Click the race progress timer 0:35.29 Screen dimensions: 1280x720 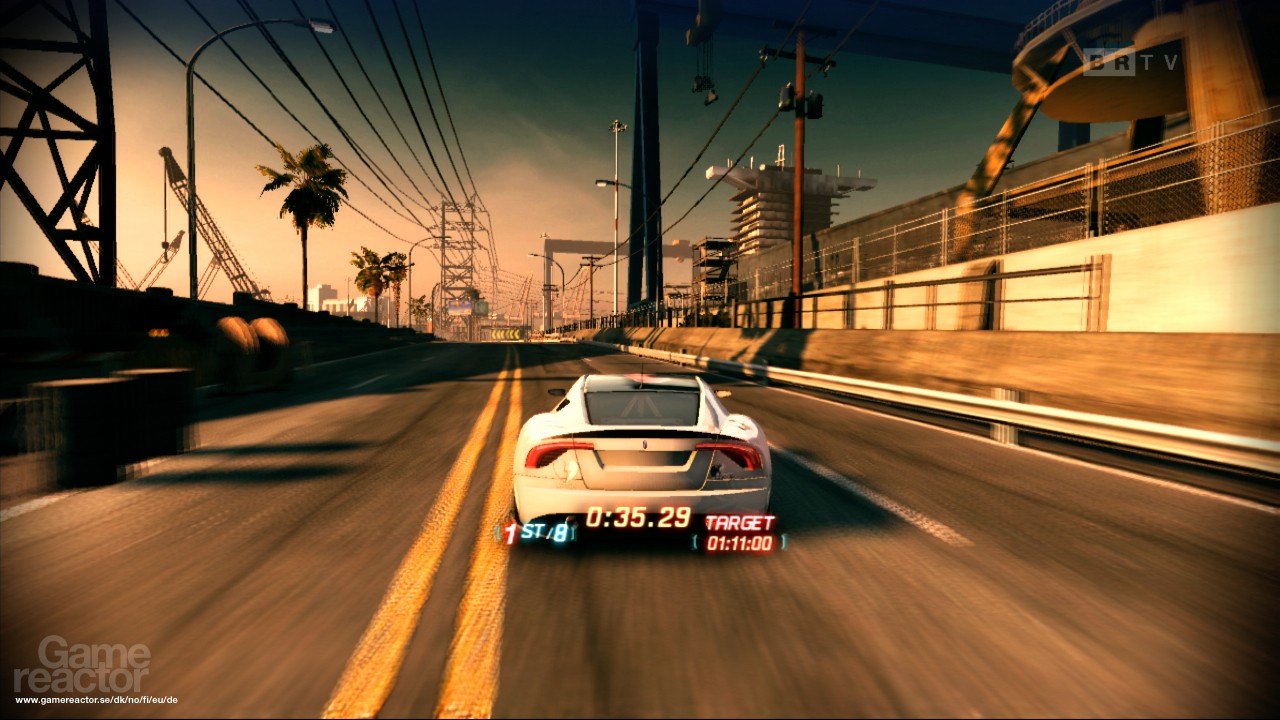coord(638,516)
